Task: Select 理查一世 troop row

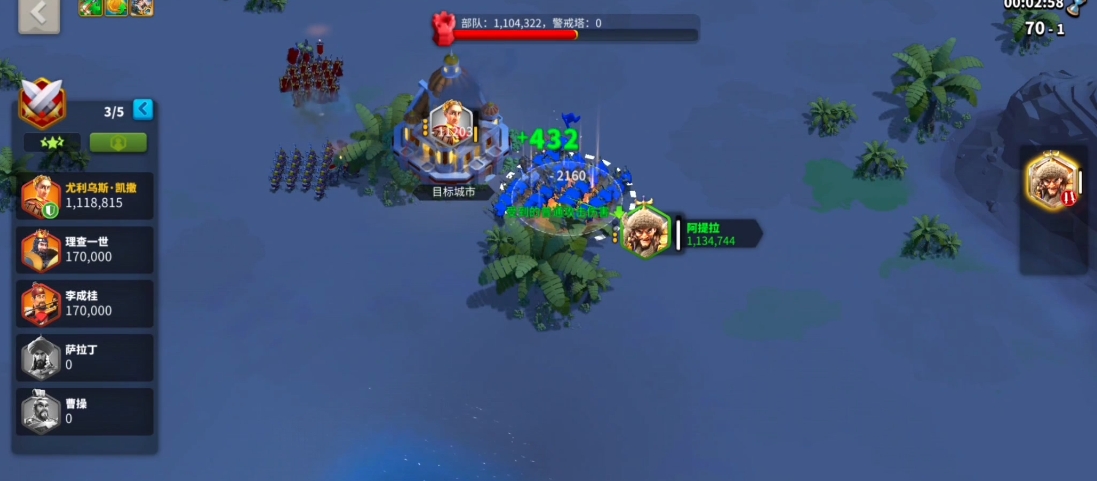Action: 86,249
